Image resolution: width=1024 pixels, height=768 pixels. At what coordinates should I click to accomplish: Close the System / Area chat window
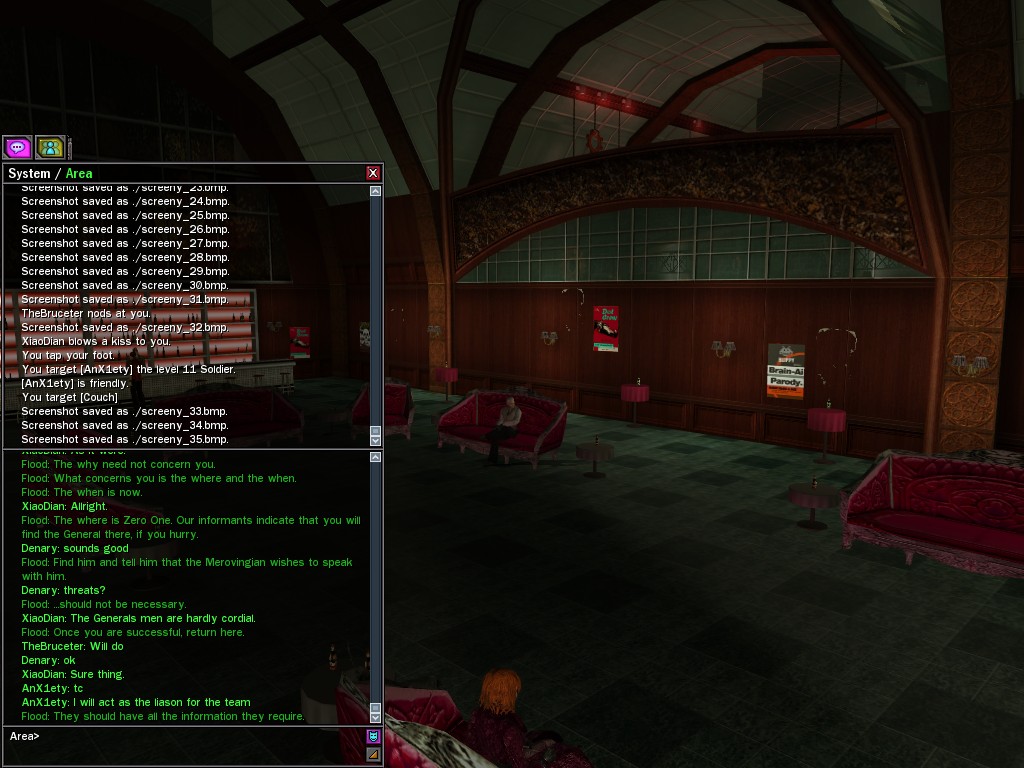pos(373,173)
